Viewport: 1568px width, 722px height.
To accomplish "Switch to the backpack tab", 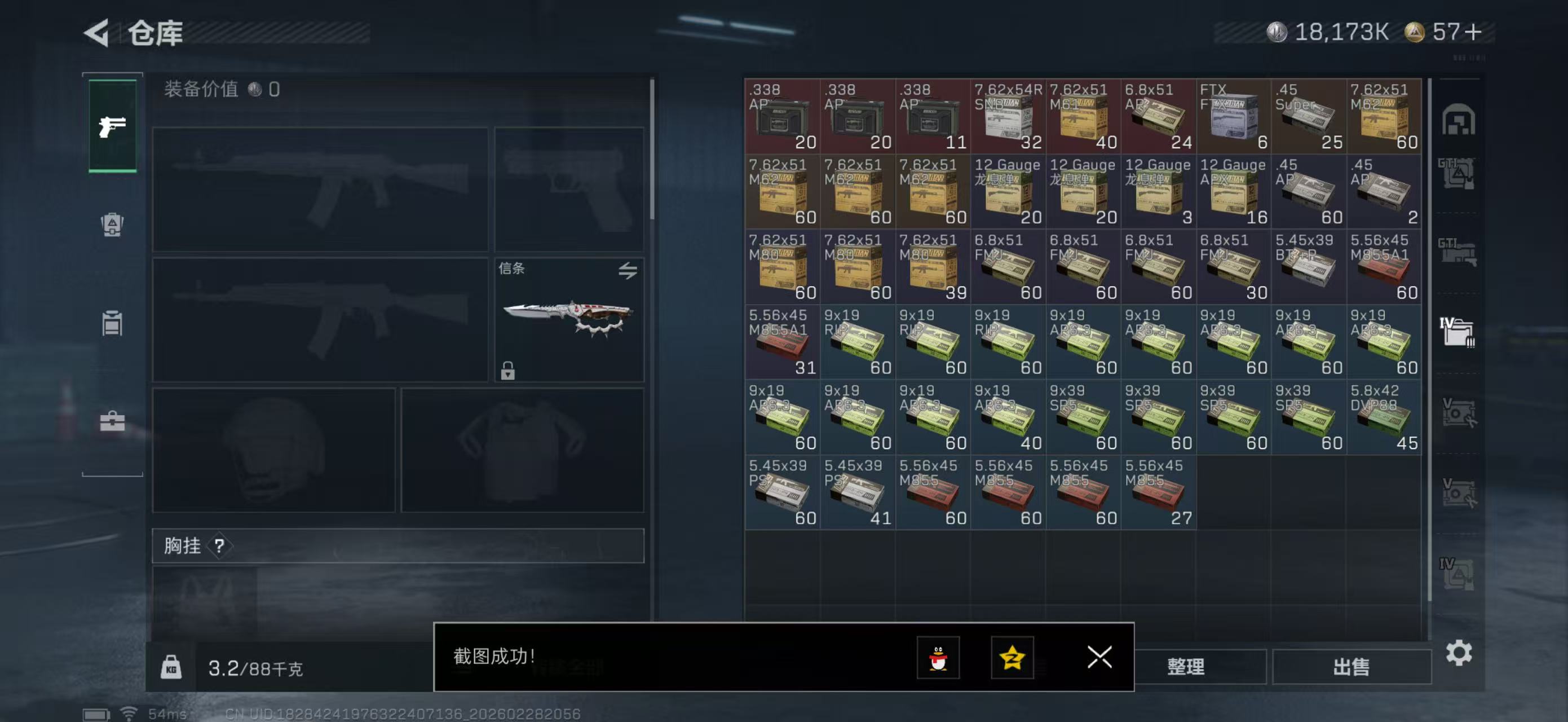I will pos(113,224).
